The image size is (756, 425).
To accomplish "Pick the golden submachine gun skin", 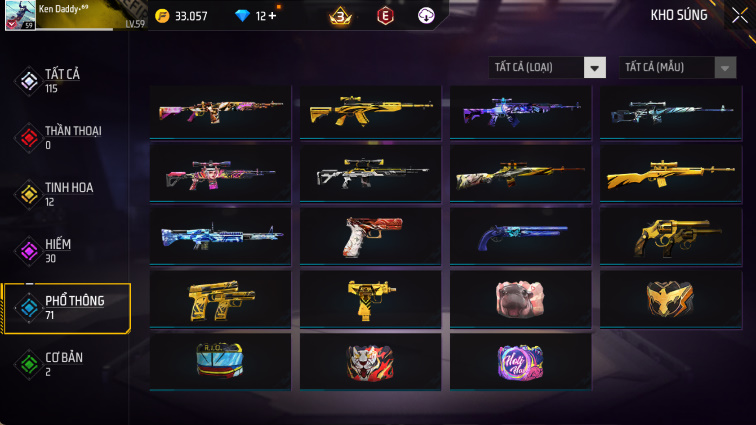I will [x=370, y=298].
